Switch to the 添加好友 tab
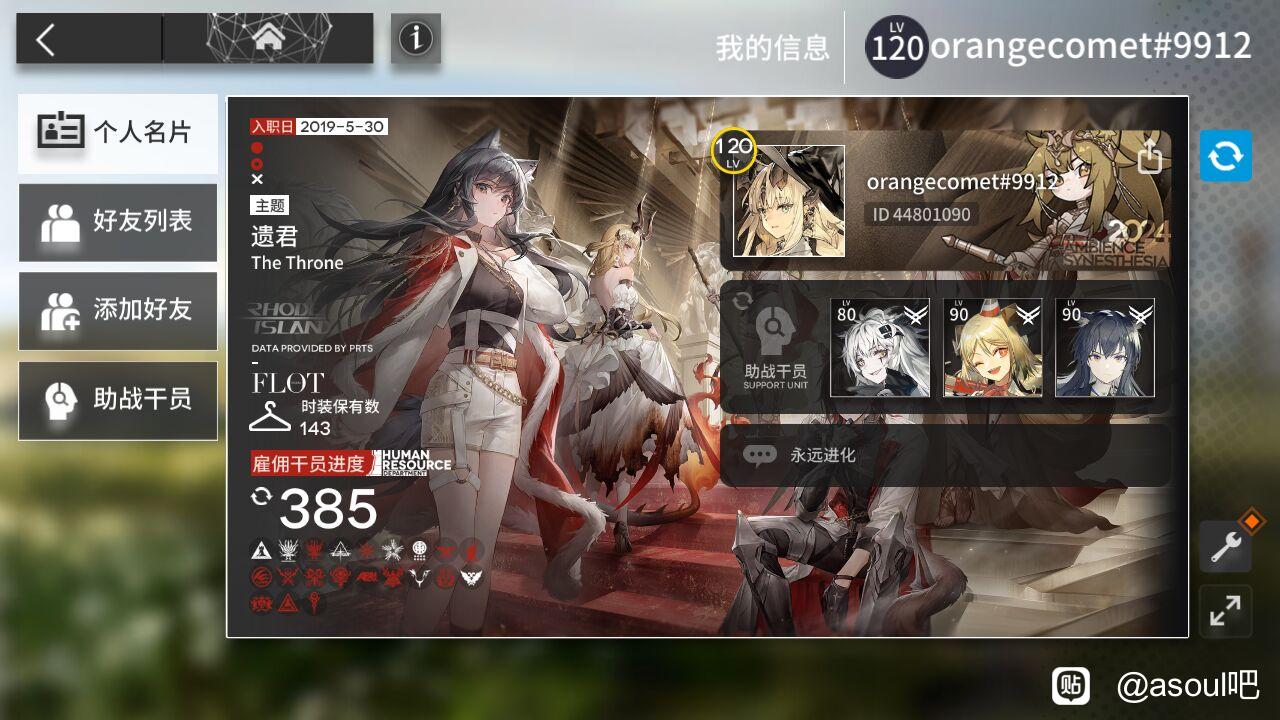The width and height of the screenshot is (1280, 720). point(118,311)
